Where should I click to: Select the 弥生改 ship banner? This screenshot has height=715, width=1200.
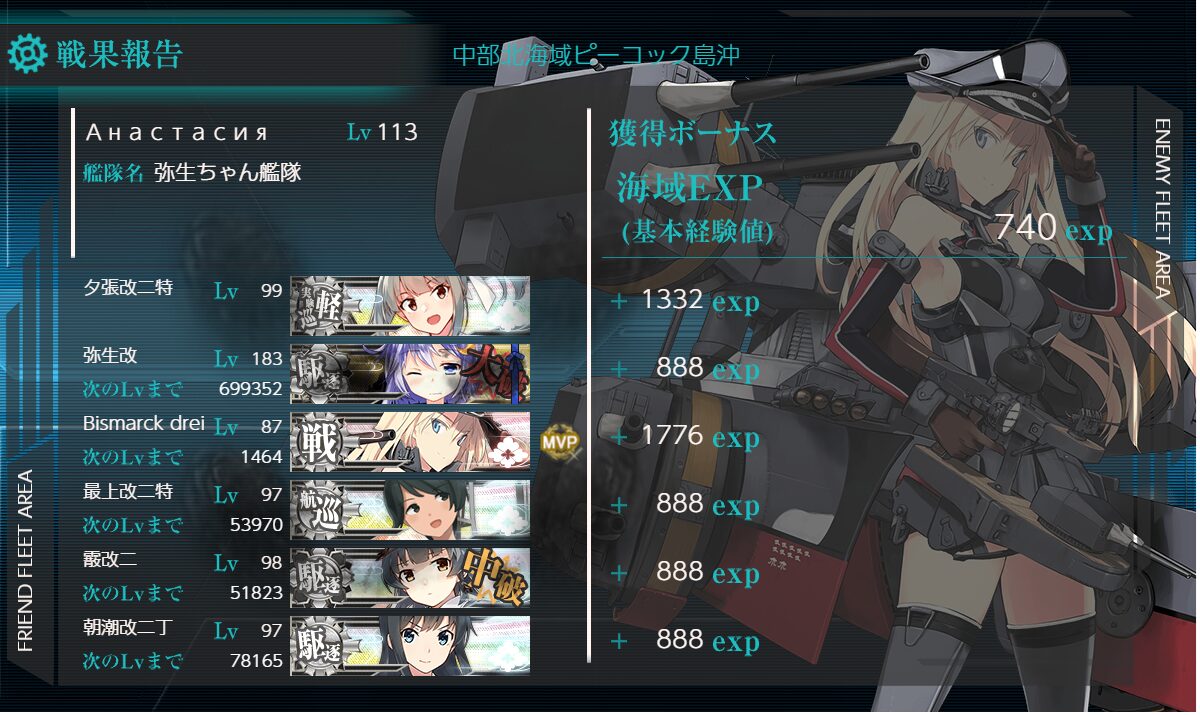point(410,373)
